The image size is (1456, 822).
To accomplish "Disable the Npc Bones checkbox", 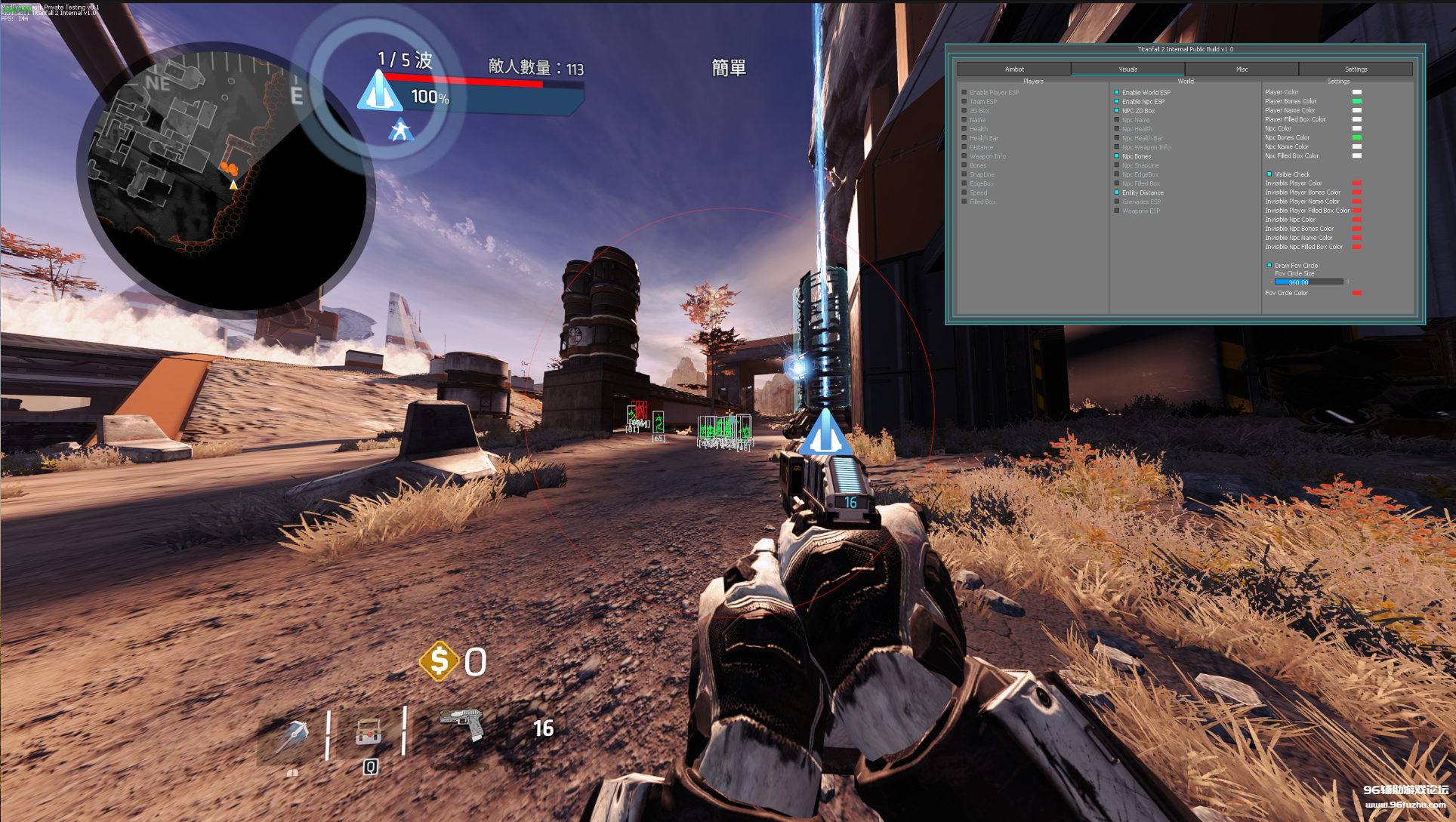I will point(1117,156).
